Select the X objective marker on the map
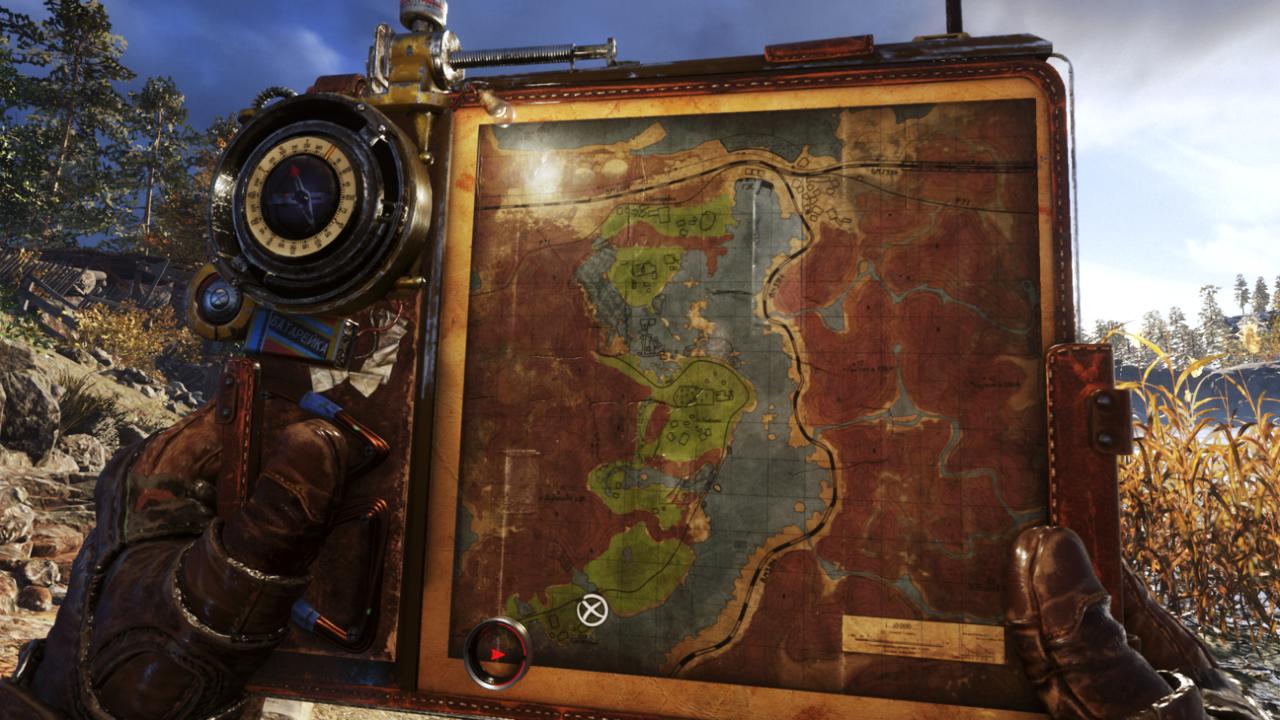Screen dimensions: 1280x720 click(592, 609)
